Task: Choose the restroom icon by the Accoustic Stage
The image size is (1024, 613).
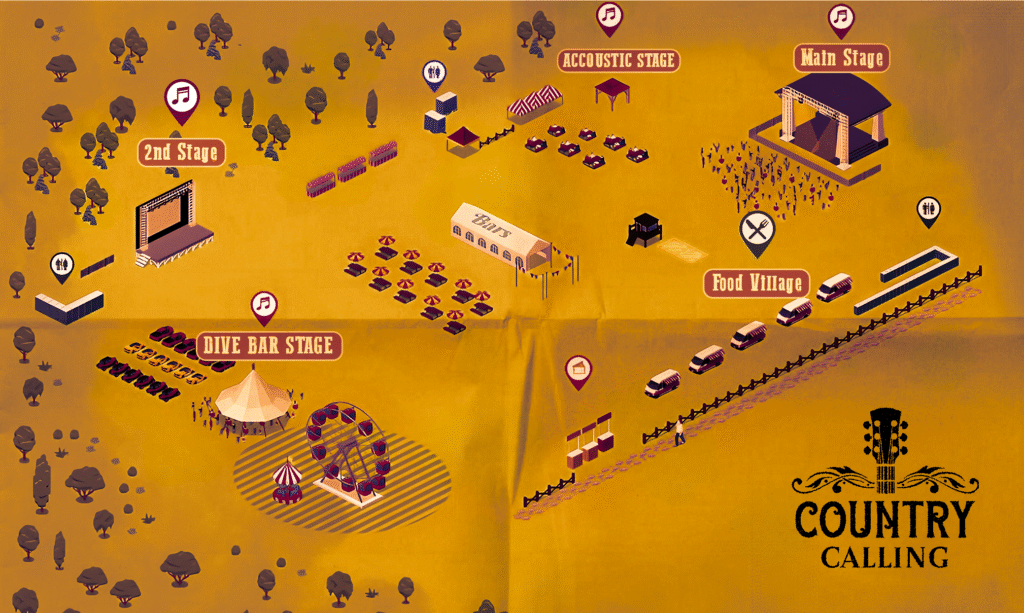Action: 433,72
